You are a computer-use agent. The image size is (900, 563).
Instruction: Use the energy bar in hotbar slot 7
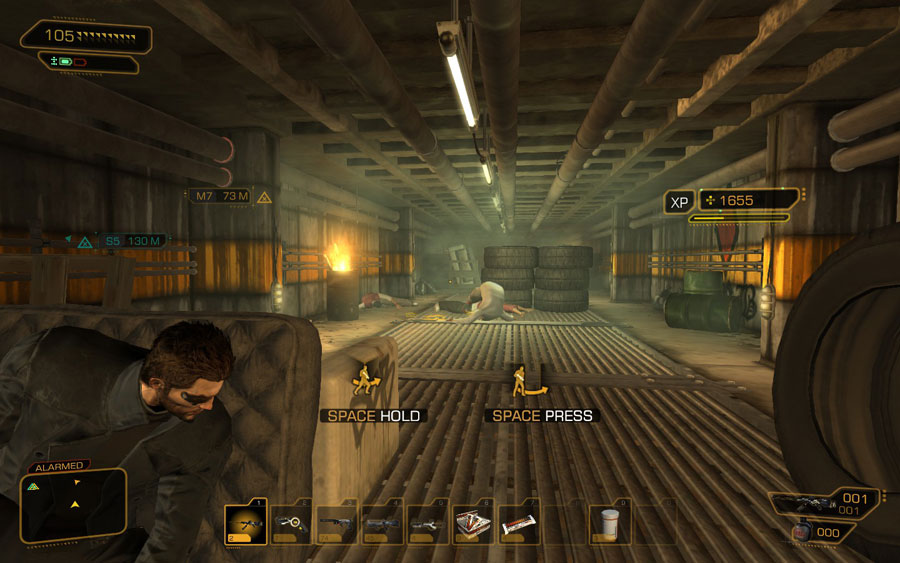(x=519, y=523)
